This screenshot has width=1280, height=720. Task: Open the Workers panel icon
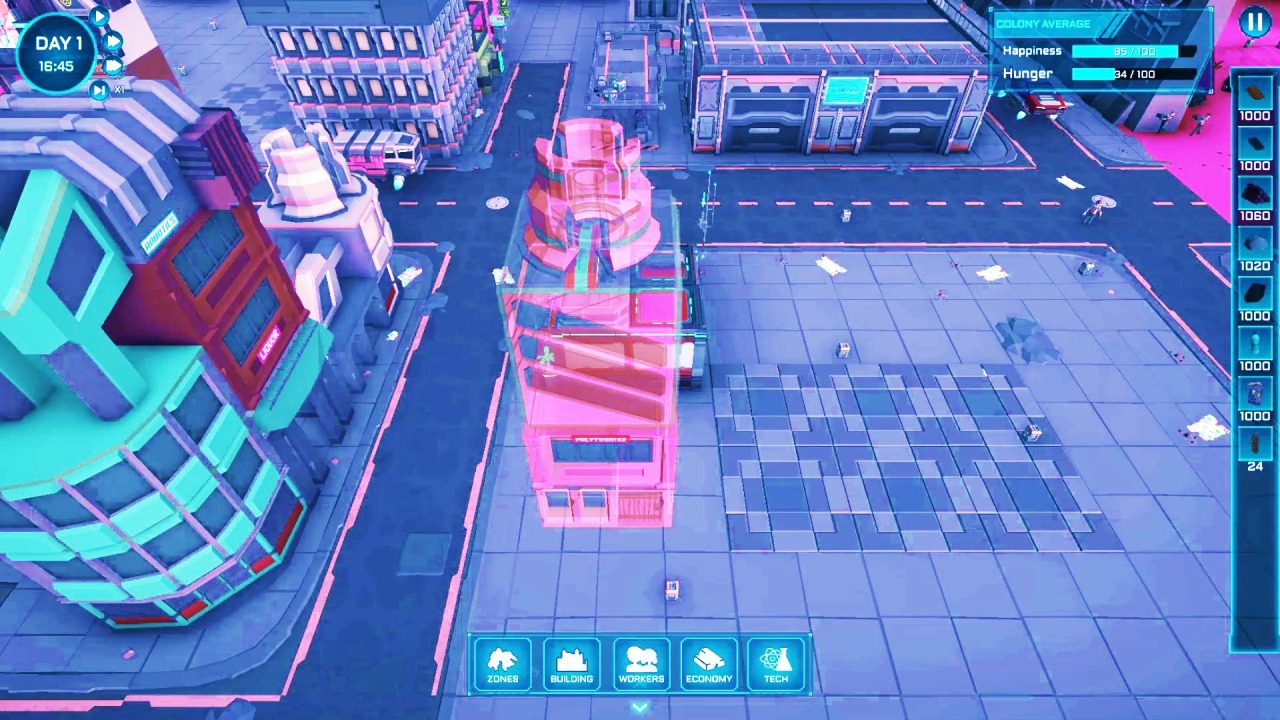click(640, 662)
